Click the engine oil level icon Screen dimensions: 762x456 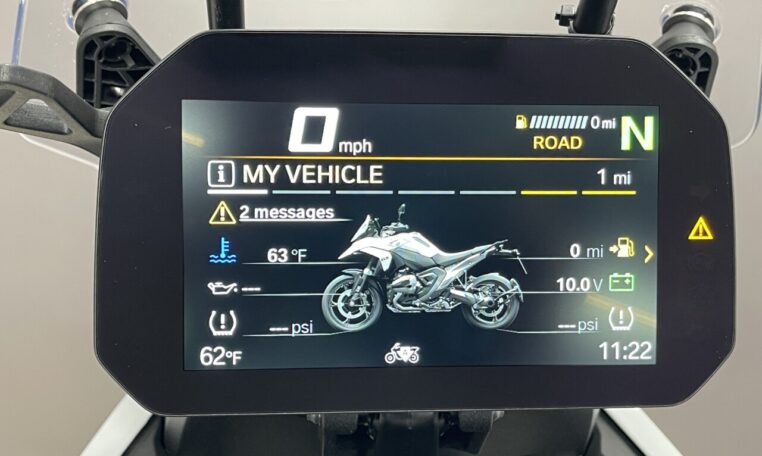220,289
